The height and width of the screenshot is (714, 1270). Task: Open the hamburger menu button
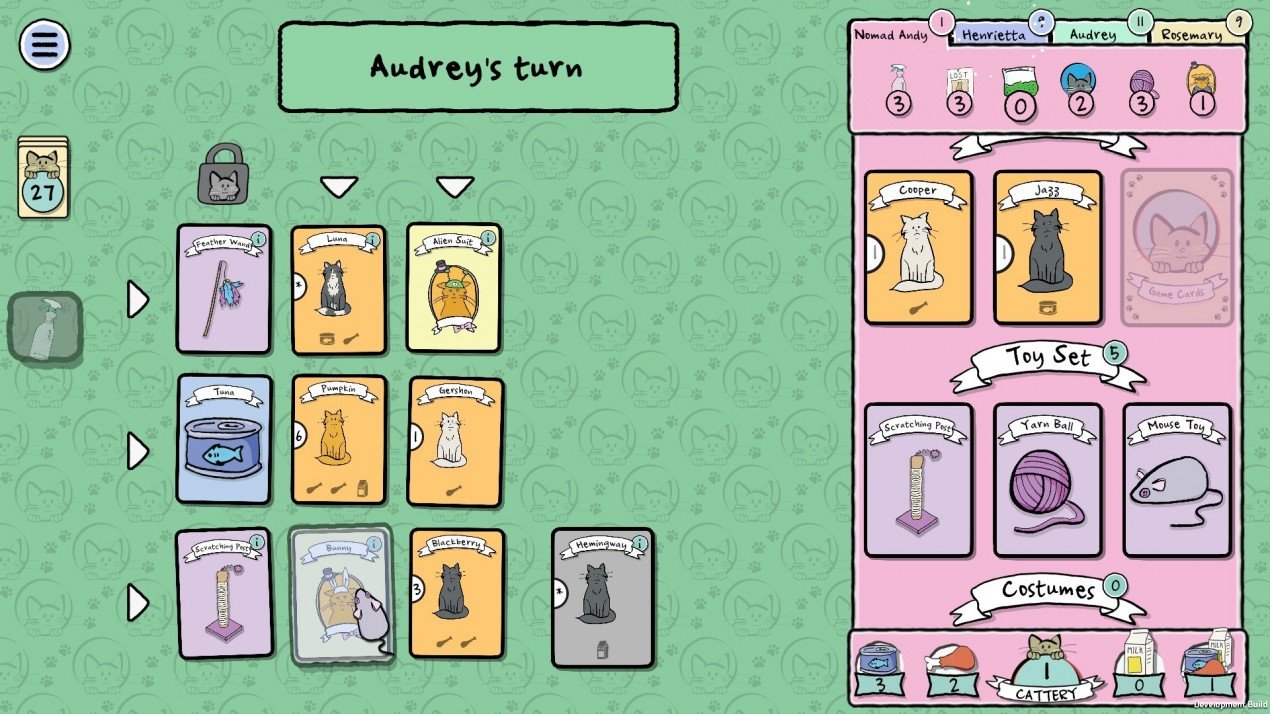(45, 44)
